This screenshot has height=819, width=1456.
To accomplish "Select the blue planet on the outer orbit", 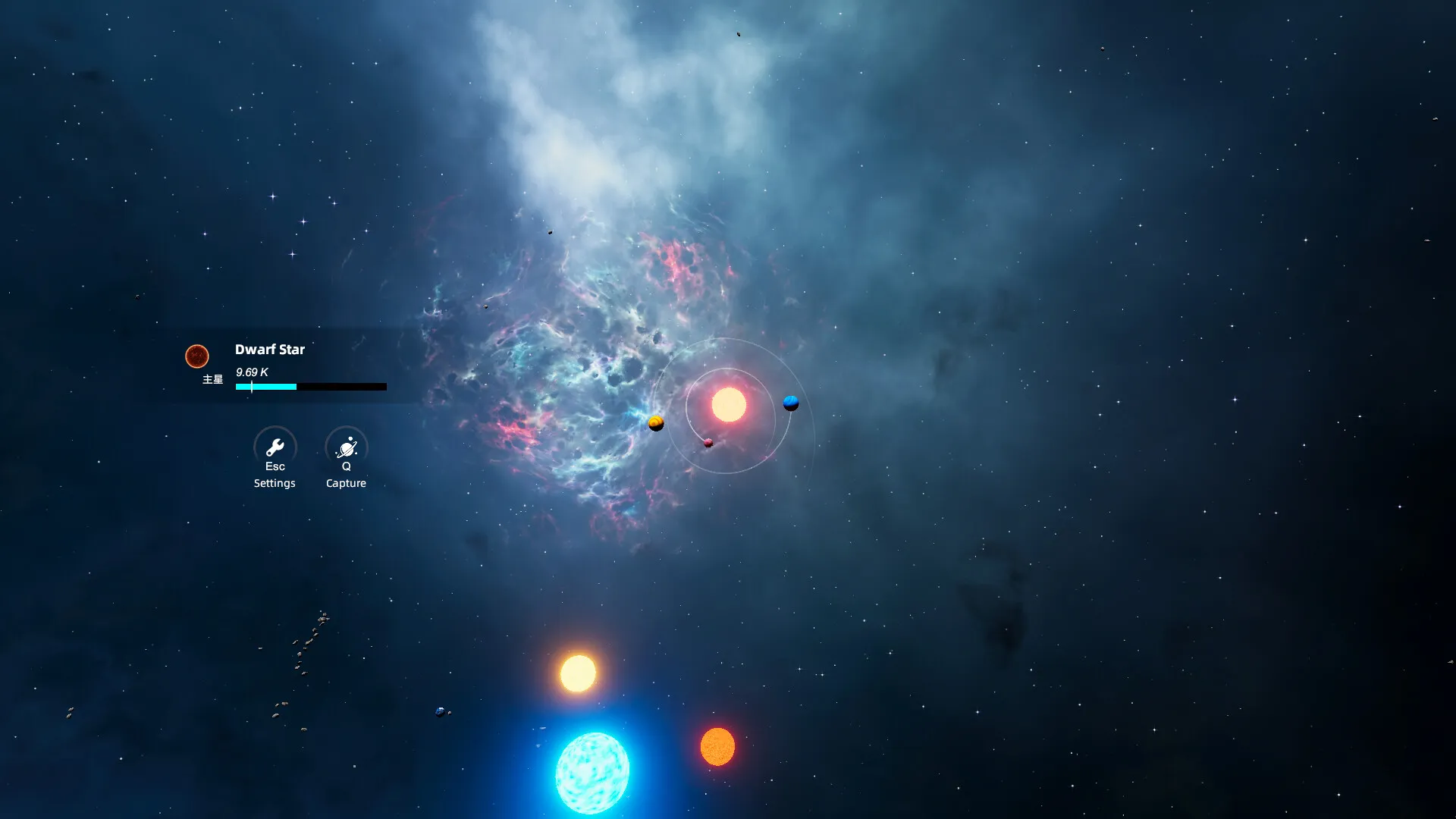I will tap(789, 403).
